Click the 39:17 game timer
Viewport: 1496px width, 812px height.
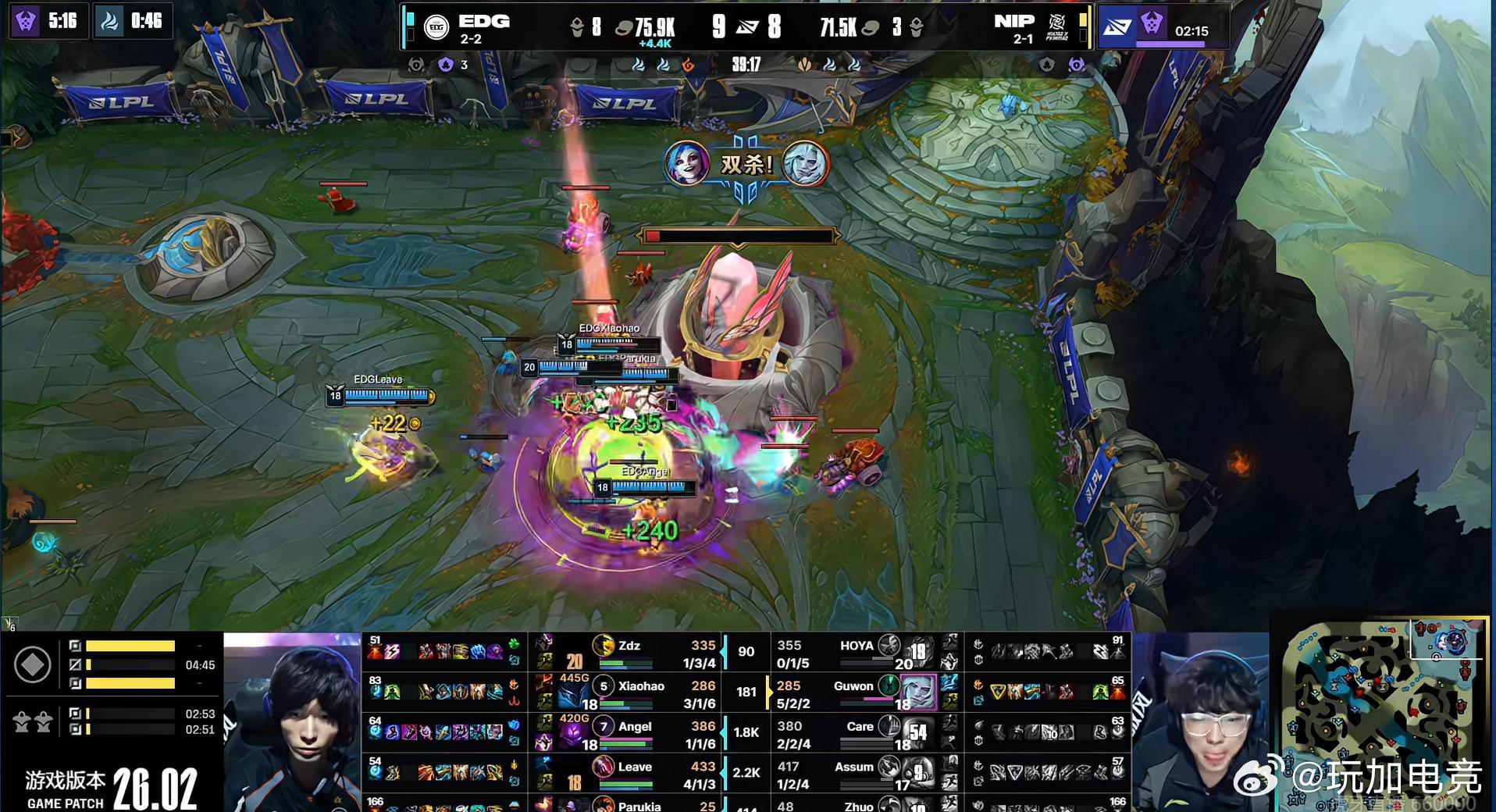pyautogui.click(x=748, y=66)
